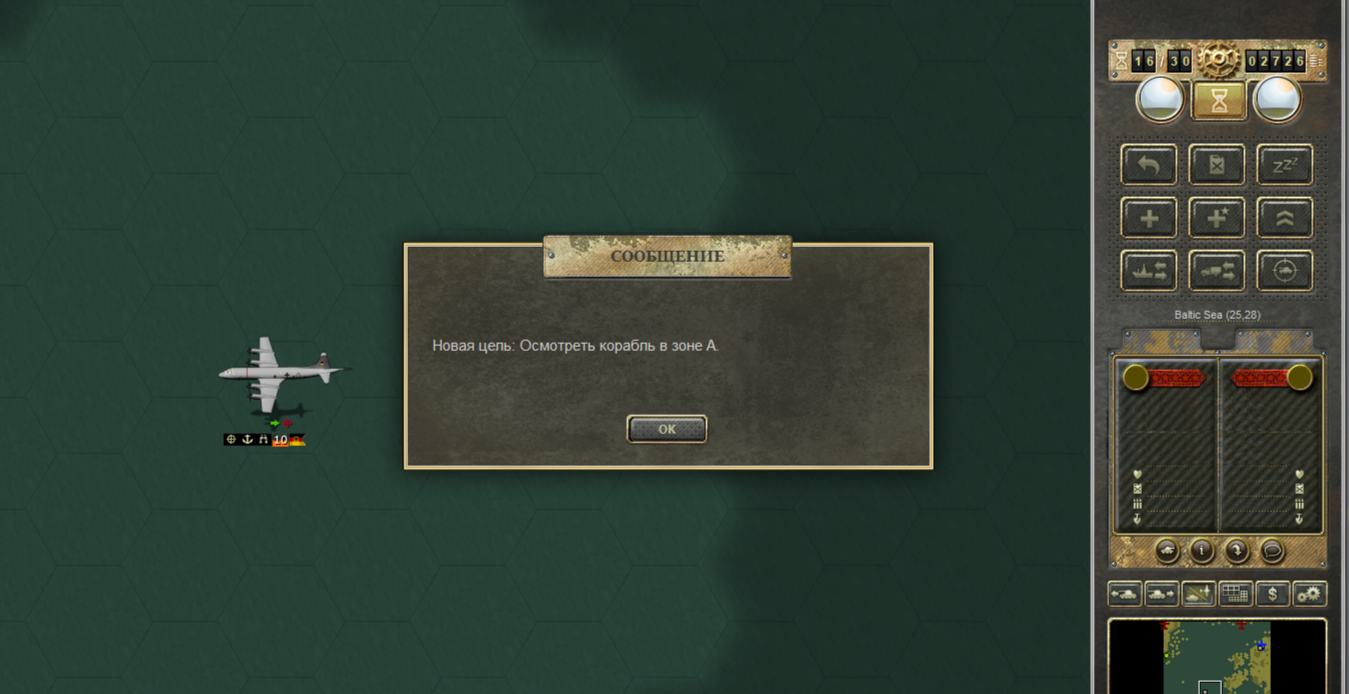Image resolution: width=1349 pixels, height=694 pixels.
Task: End the turn with the hourglass button
Action: pyautogui.click(x=1219, y=100)
